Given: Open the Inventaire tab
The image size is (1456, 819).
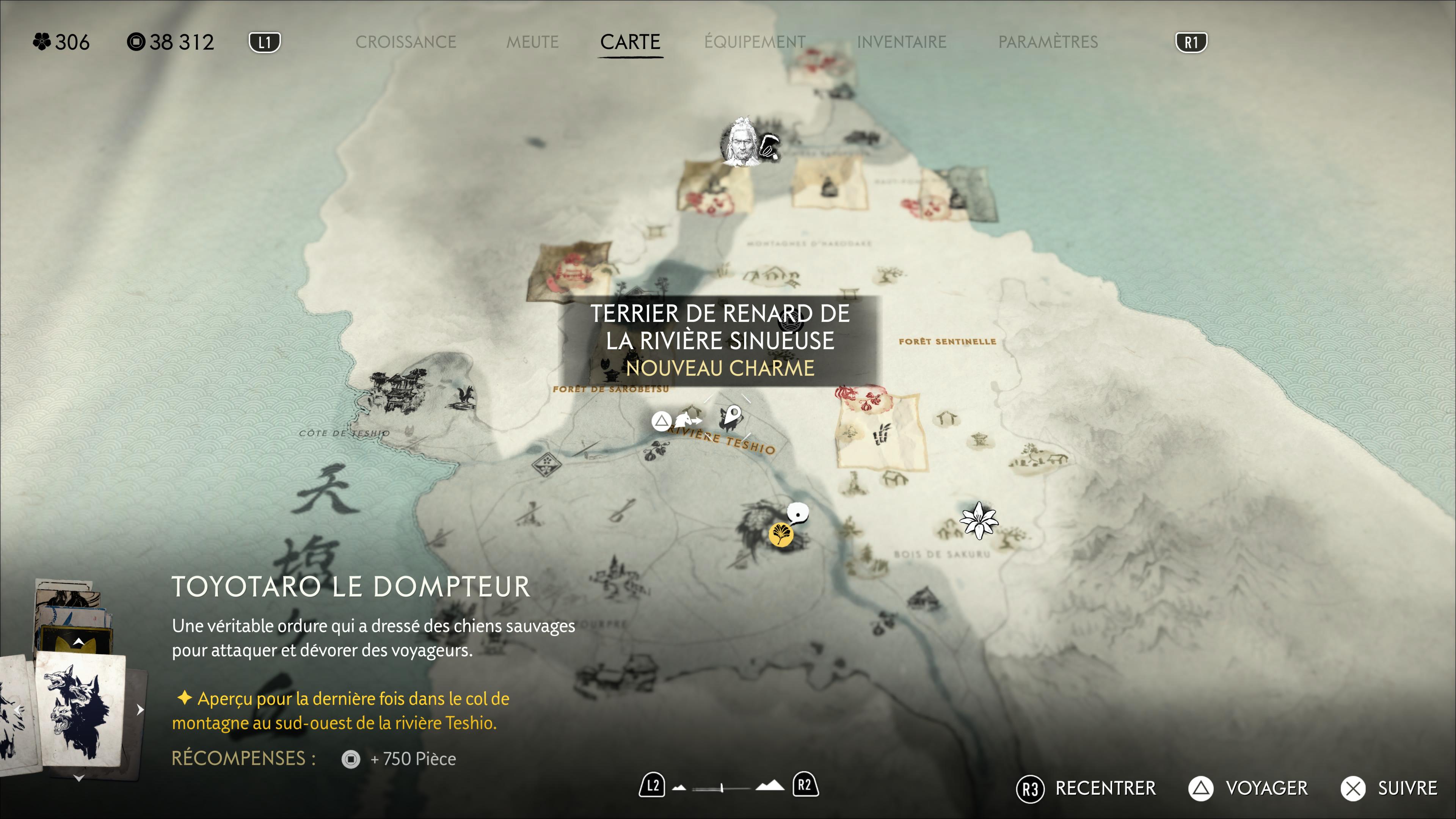Looking at the screenshot, I should 901,42.
